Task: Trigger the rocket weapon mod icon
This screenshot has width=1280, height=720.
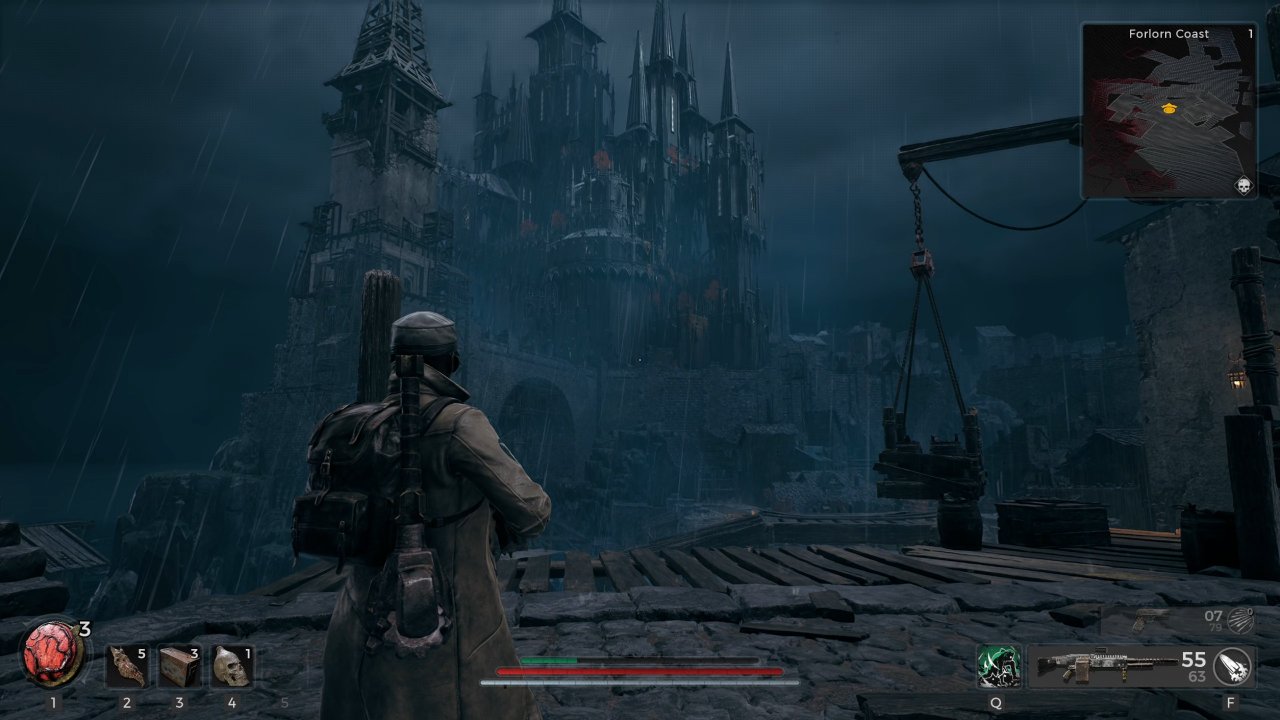Action: [1233, 666]
